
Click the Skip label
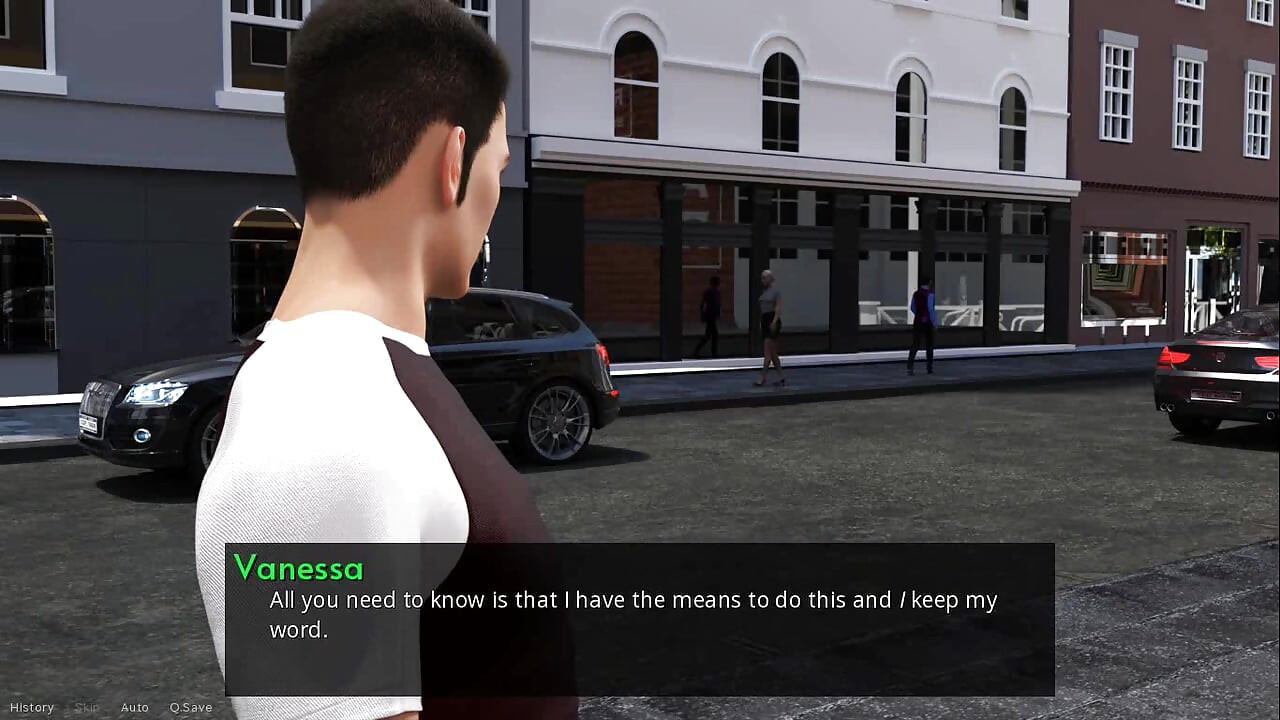tap(85, 706)
